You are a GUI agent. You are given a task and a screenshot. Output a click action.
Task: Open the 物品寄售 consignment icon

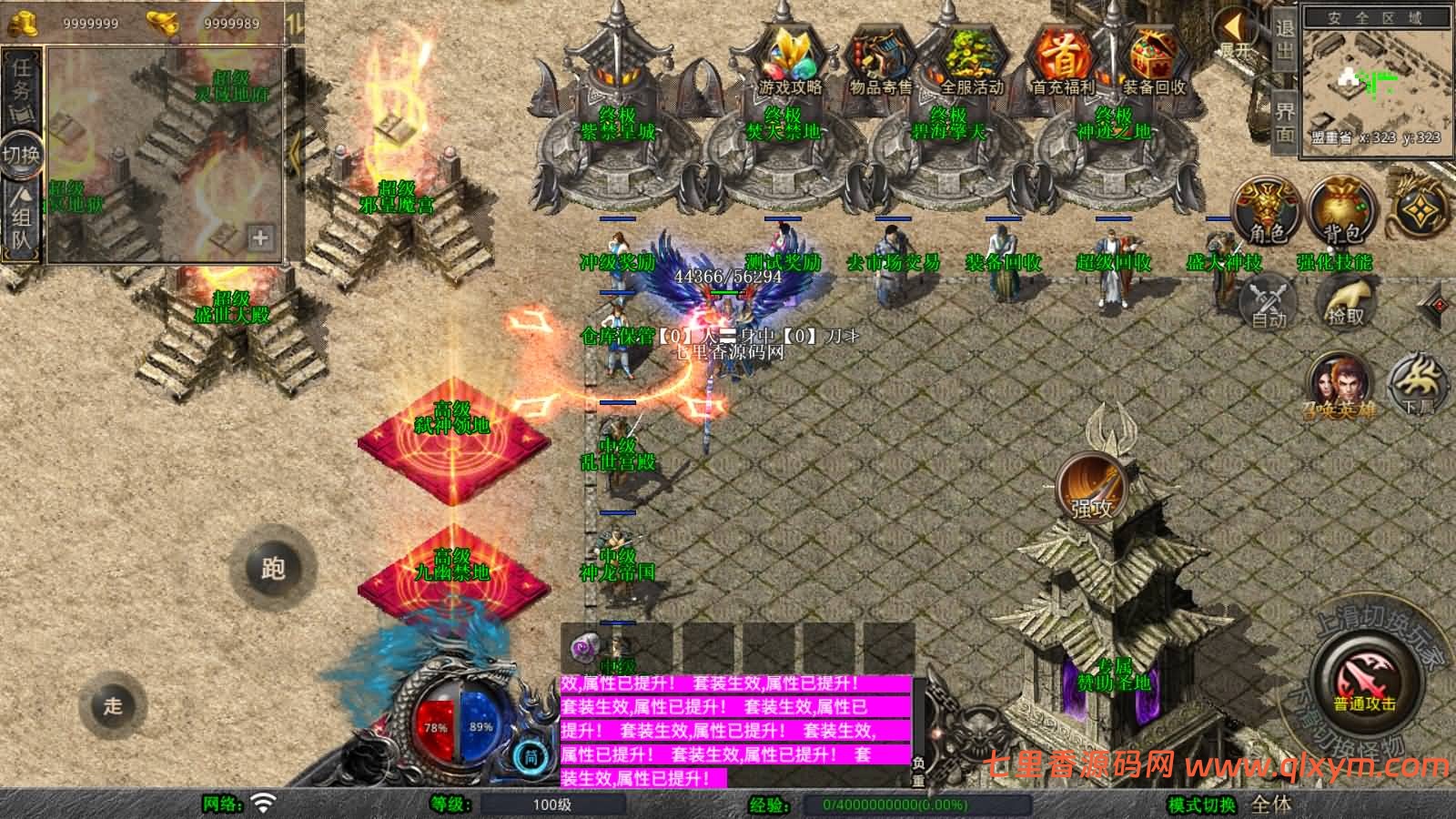tap(880, 57)
